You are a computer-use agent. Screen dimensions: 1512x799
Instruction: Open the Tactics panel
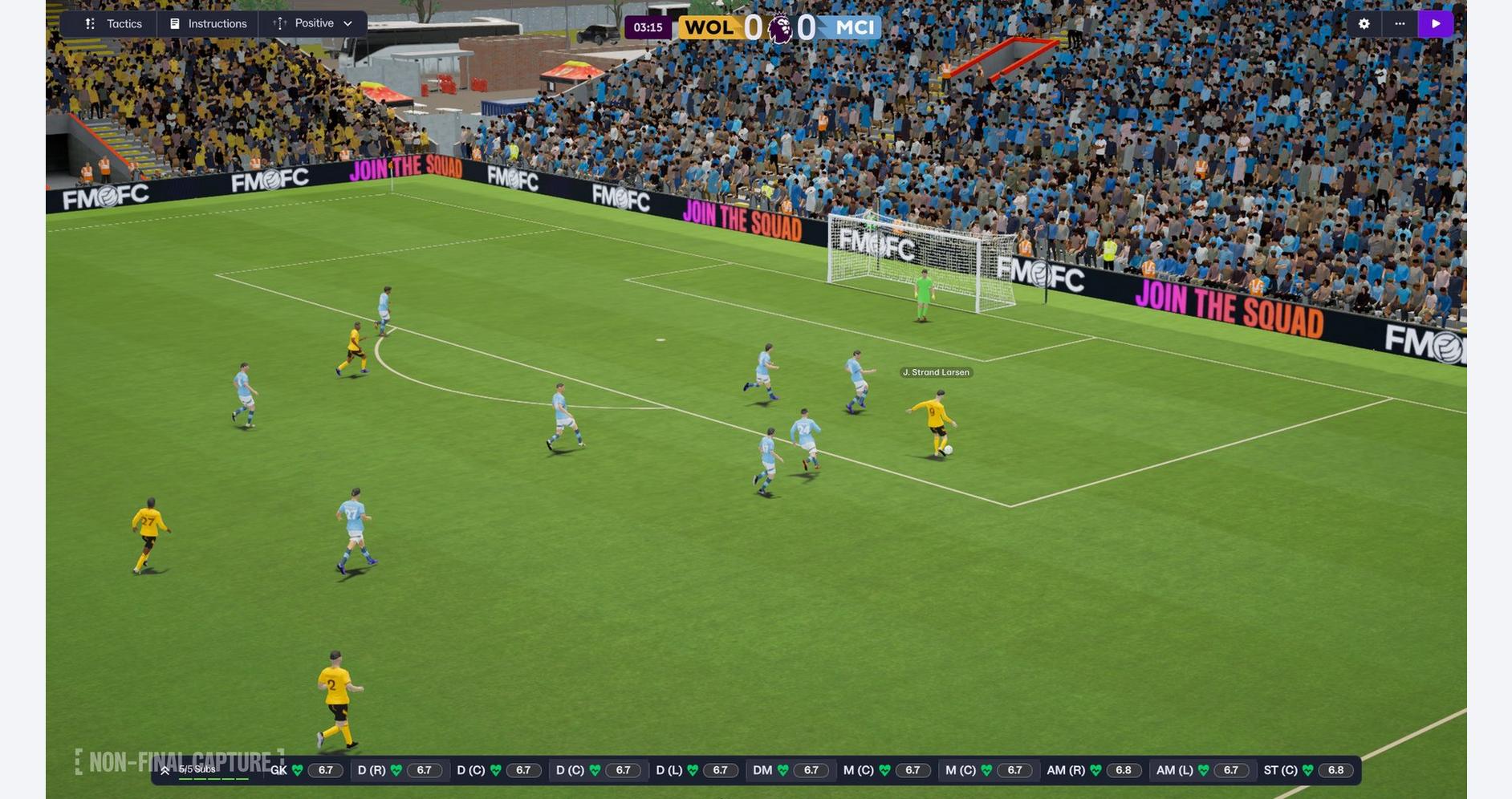[x=113, y=24]
